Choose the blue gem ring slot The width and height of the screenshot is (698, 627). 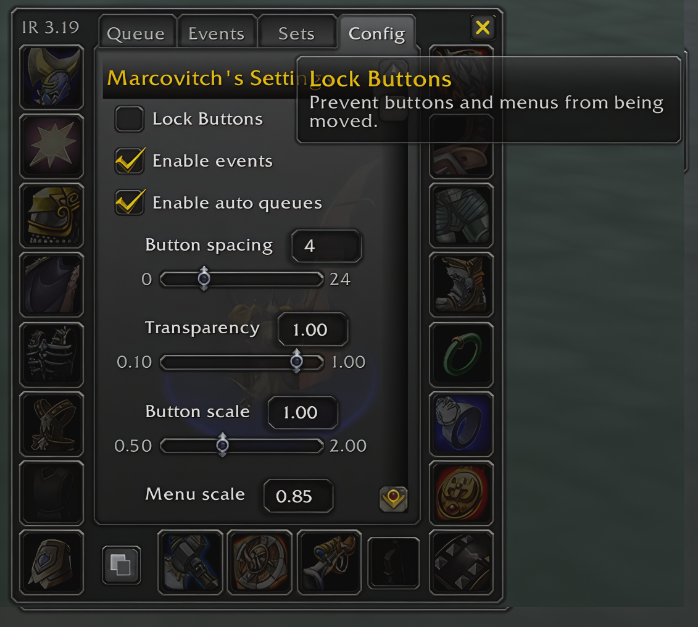[461, 423]
